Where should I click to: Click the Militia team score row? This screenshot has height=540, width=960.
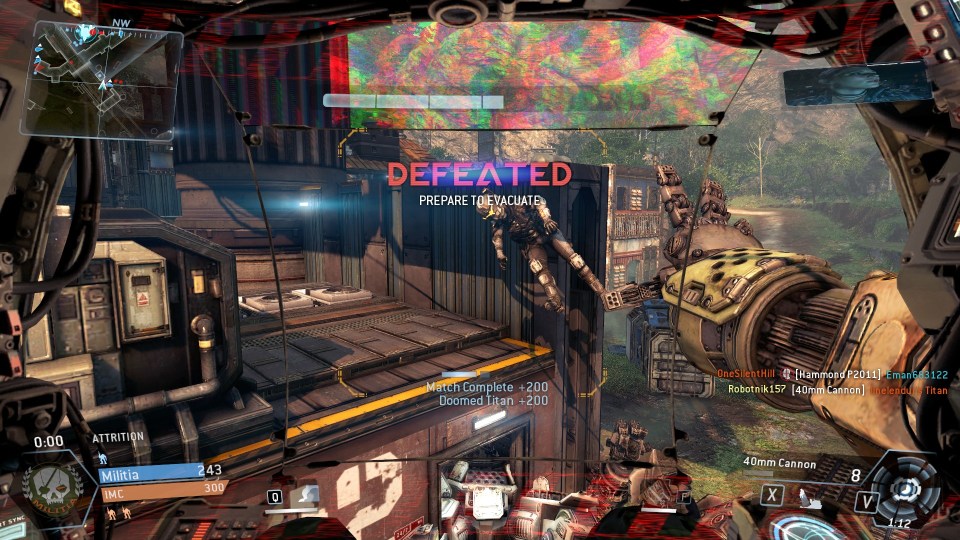pos(162,472)
